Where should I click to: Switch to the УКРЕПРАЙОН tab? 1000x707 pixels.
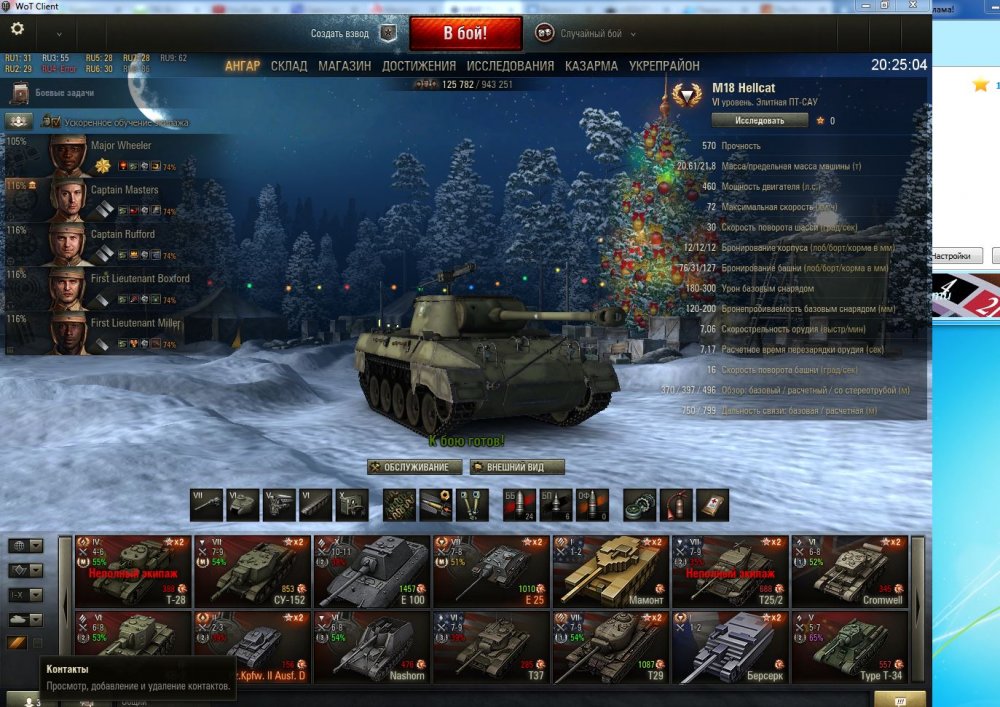tap(664, 66)
